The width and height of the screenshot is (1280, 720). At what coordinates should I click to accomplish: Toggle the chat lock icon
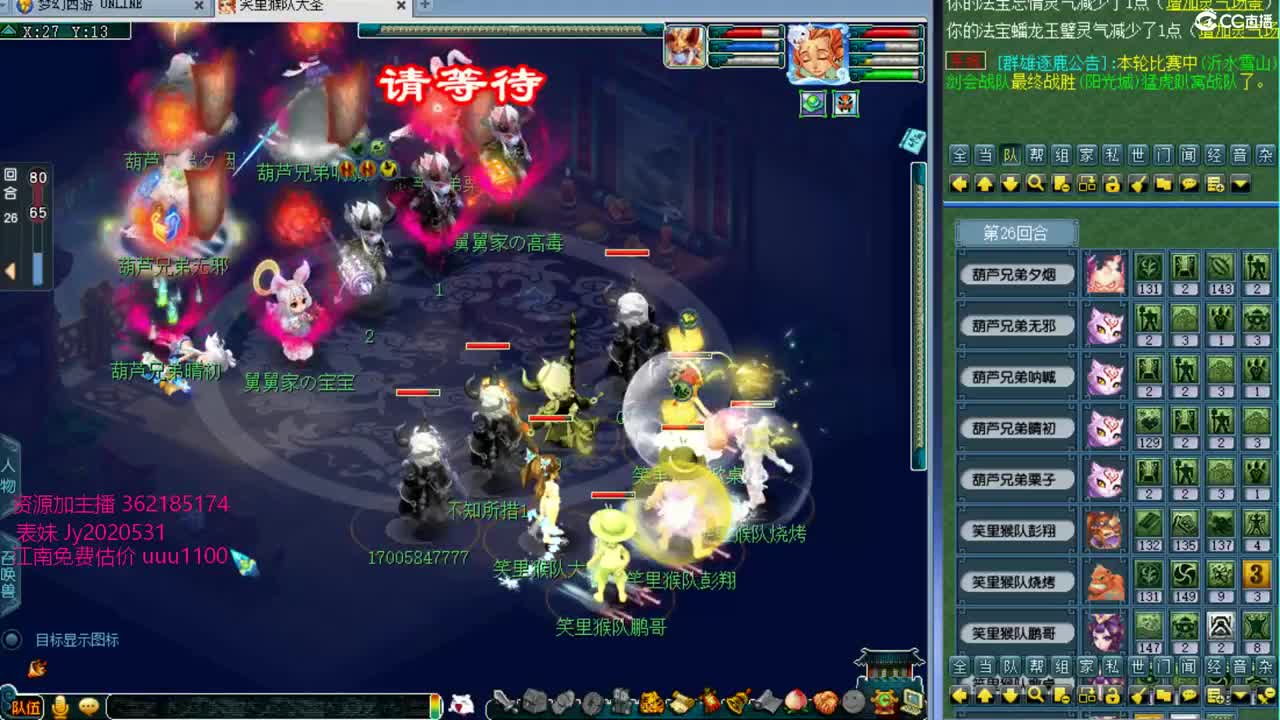click(1113, 184)
